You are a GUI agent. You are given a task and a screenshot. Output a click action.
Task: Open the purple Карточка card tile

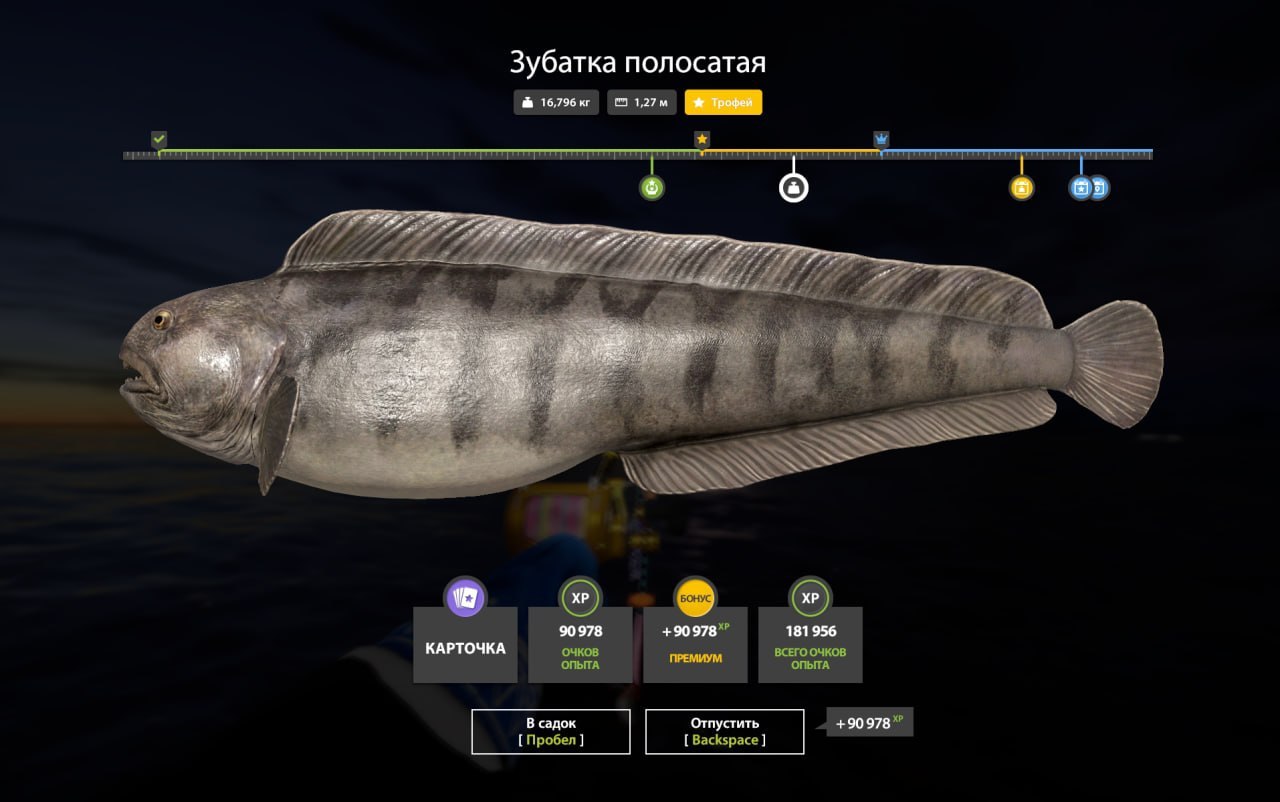click(x=465, y=647)
